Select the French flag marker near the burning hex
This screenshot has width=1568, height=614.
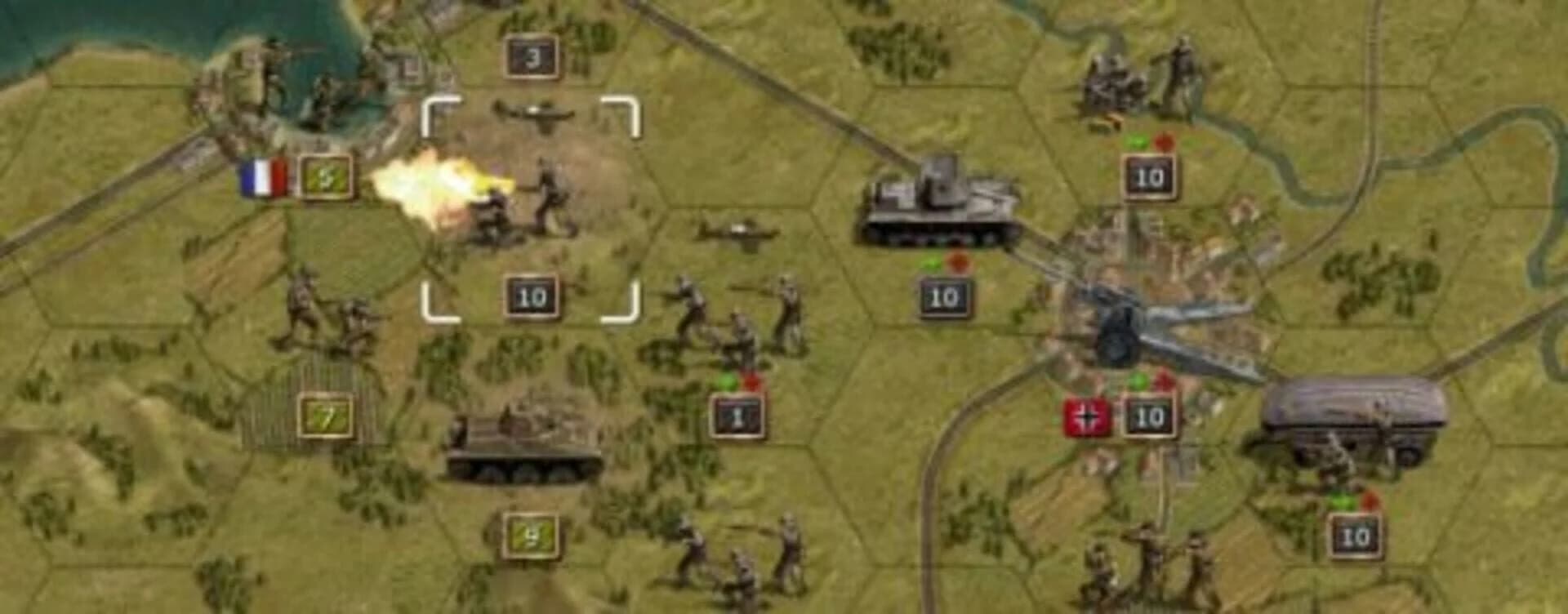click(x=263, y=176)
